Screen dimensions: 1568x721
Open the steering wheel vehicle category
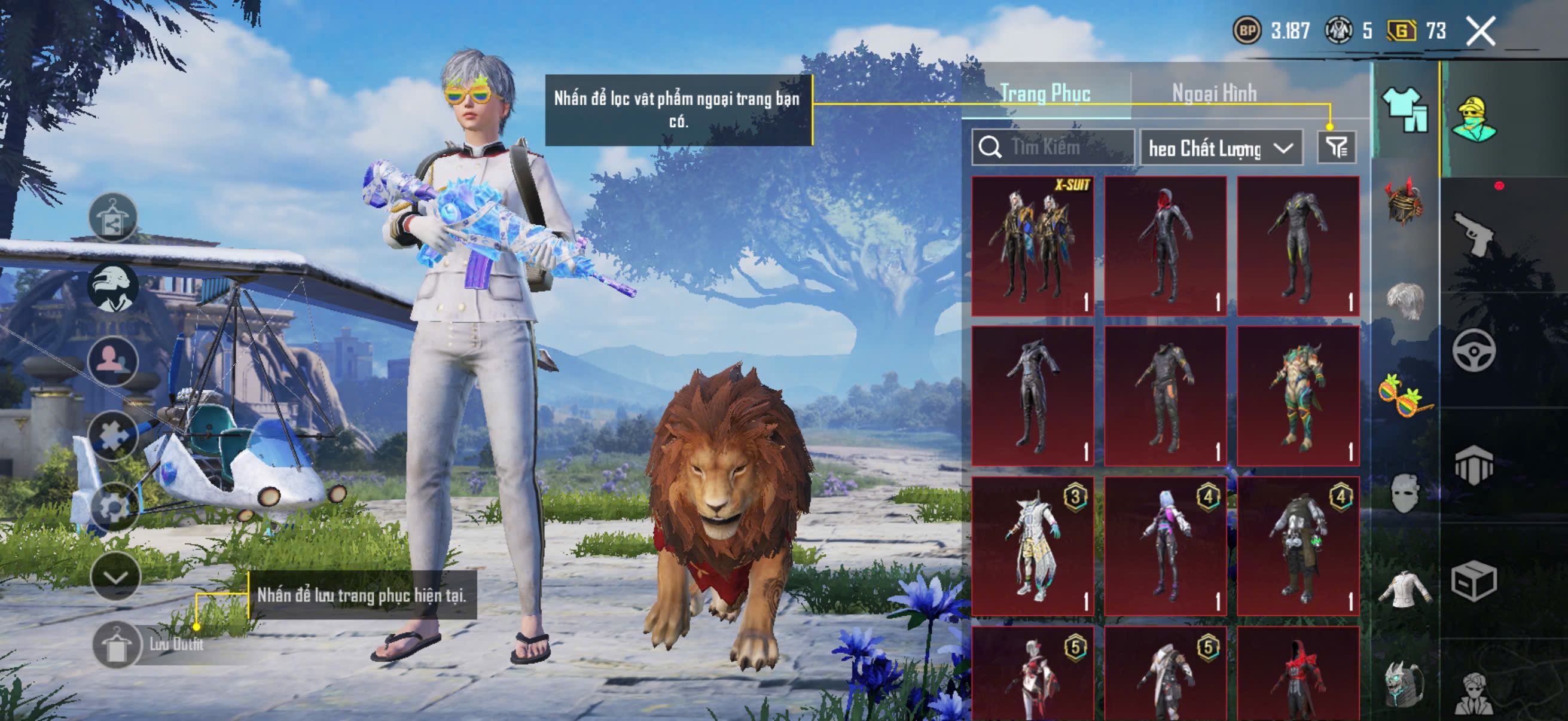coord(1474,350)
